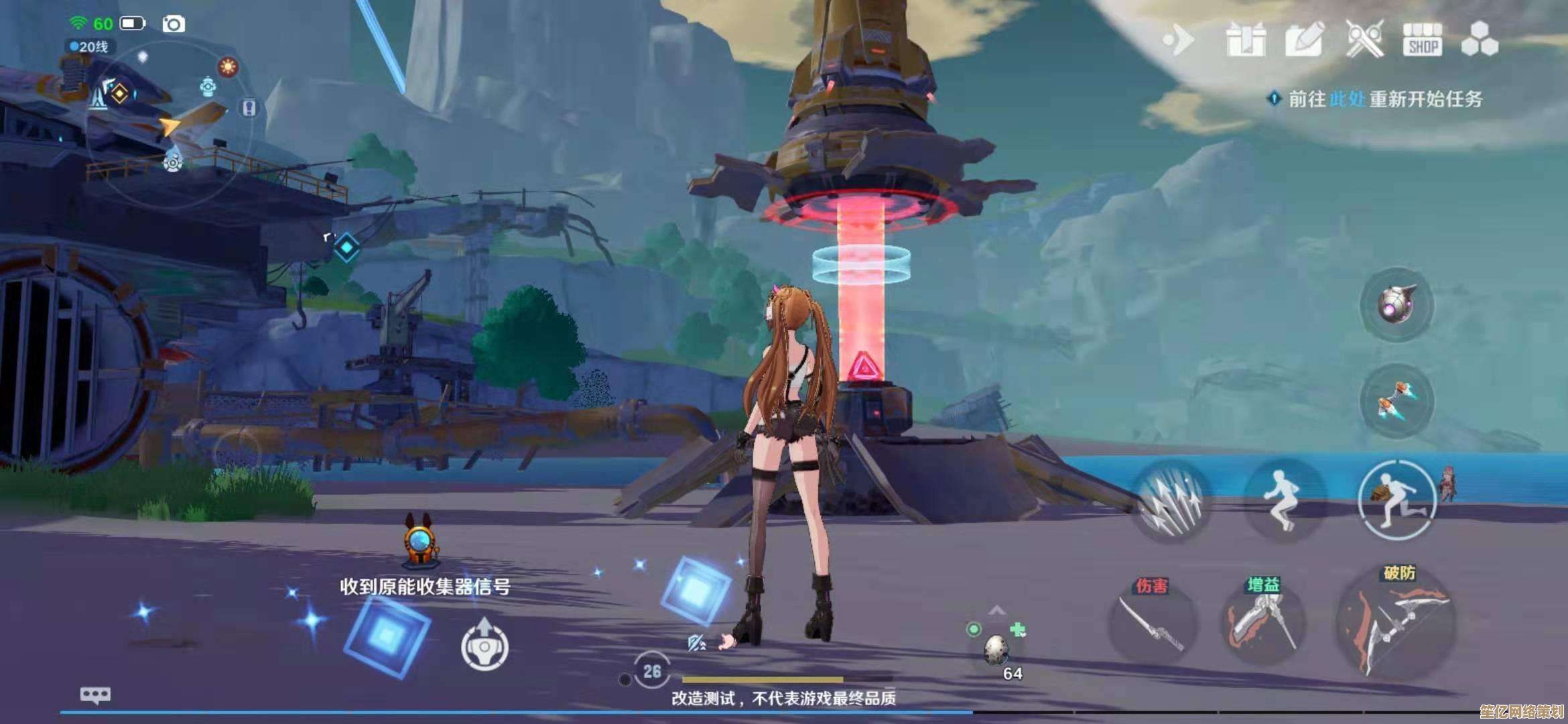
Task: Select the 破防 bow weapon
Action: [1396, 623]
